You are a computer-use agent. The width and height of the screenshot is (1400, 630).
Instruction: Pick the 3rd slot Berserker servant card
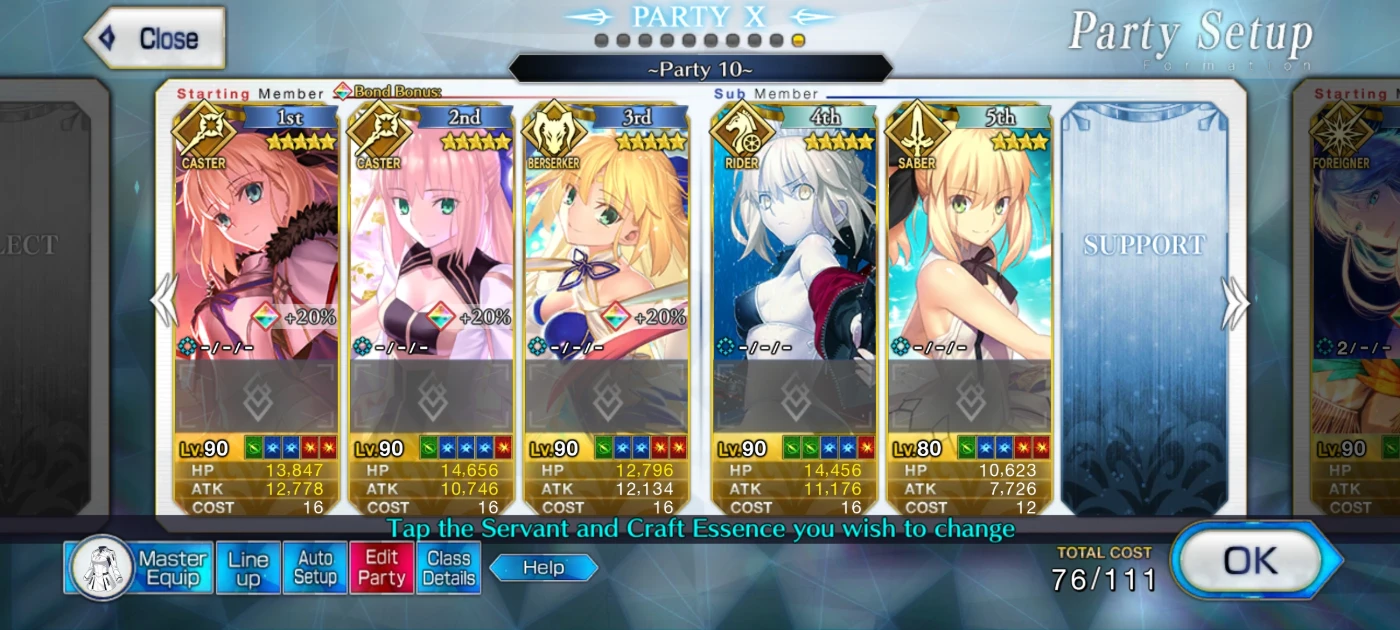point(606,250)
